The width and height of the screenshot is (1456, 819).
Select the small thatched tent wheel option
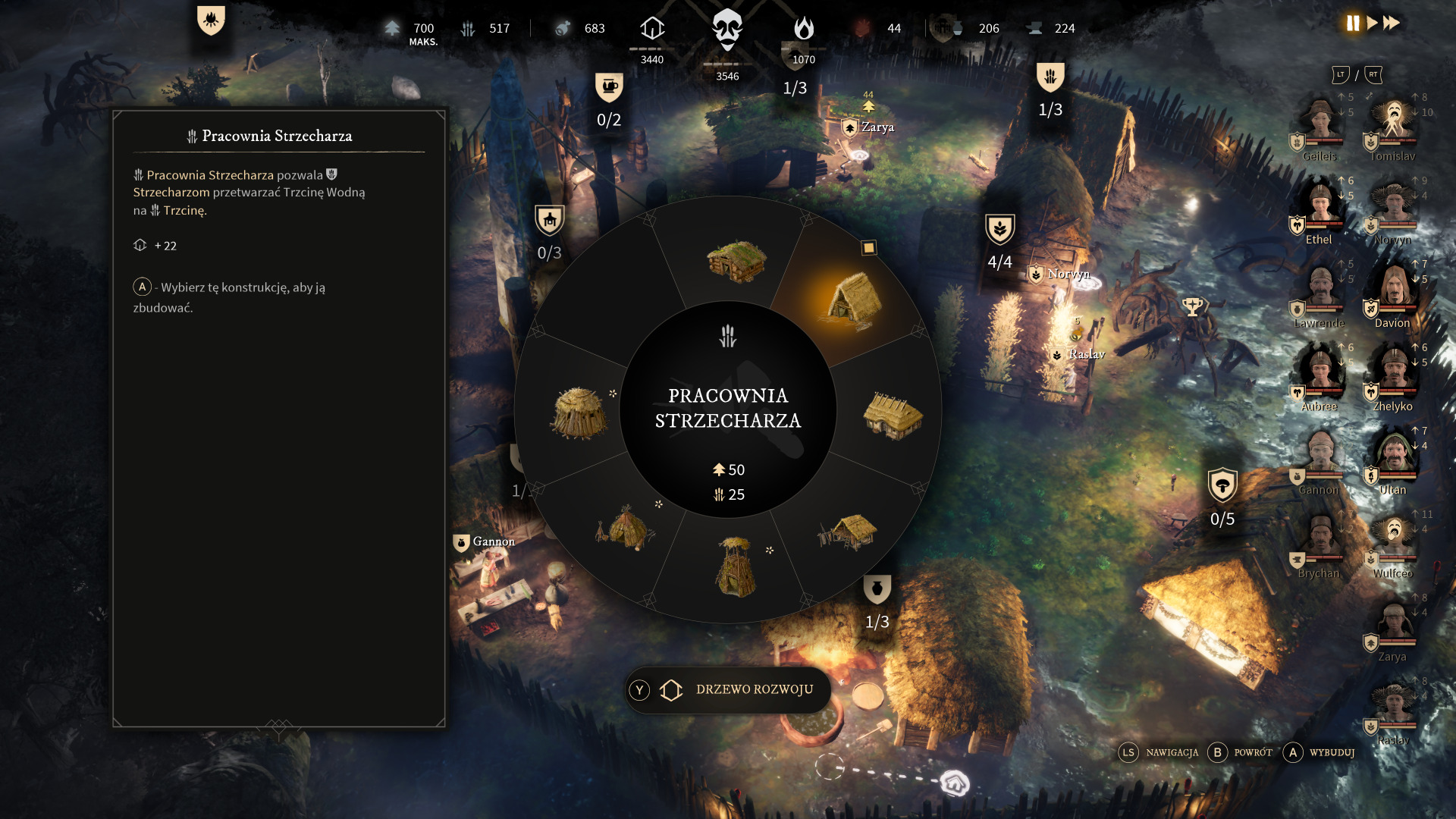625,526
